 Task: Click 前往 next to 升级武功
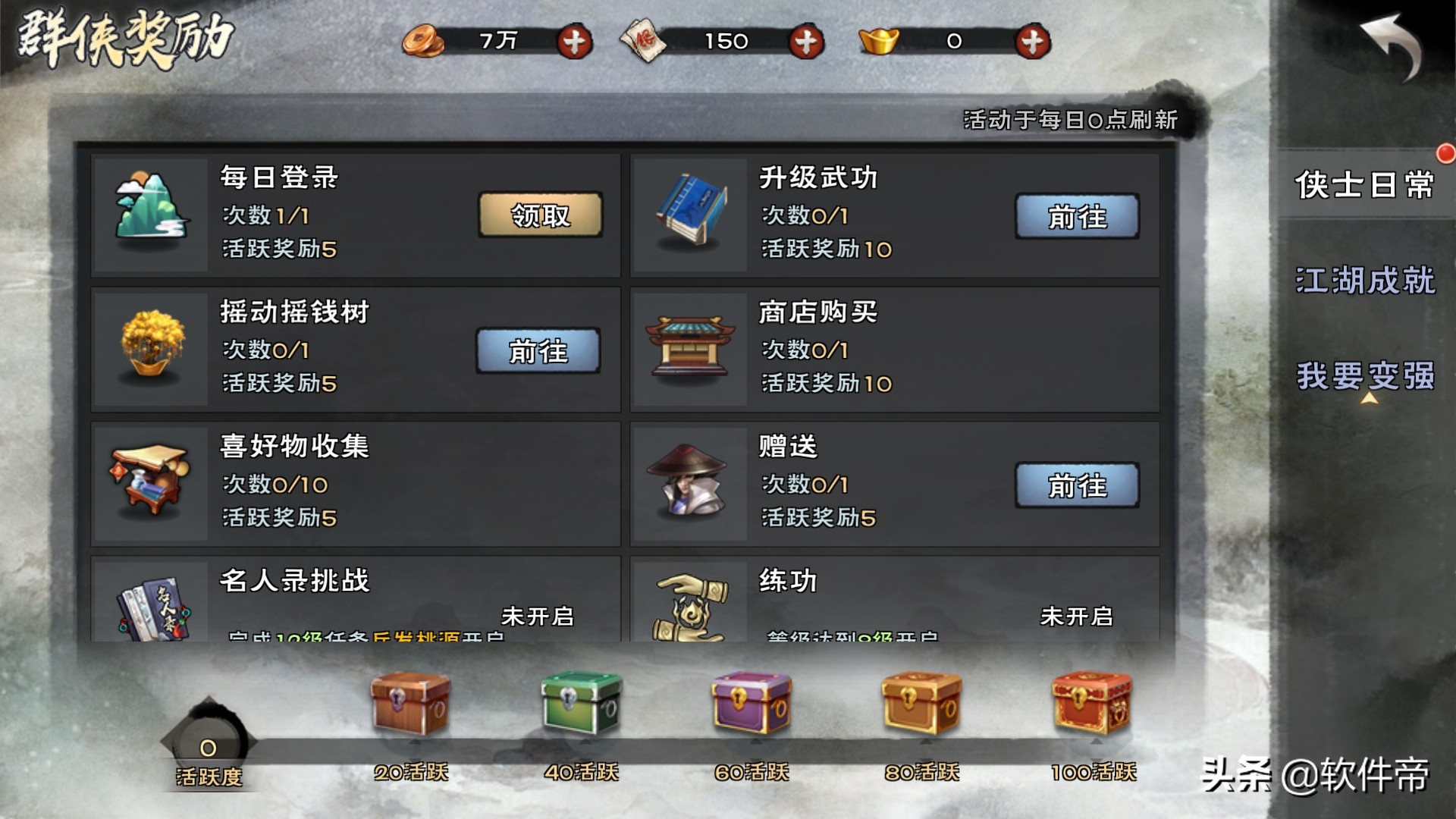click(x=1078, y=216)
